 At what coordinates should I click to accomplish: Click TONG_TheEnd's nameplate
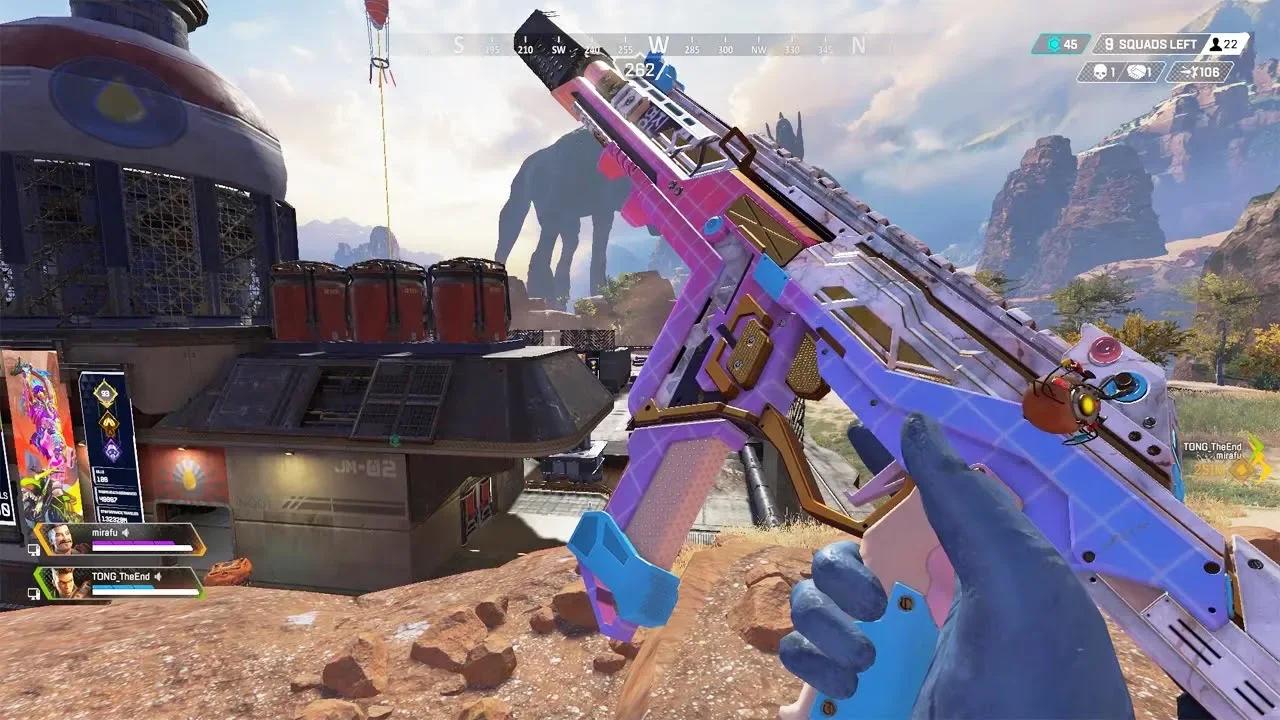click(x=119, y=575)
